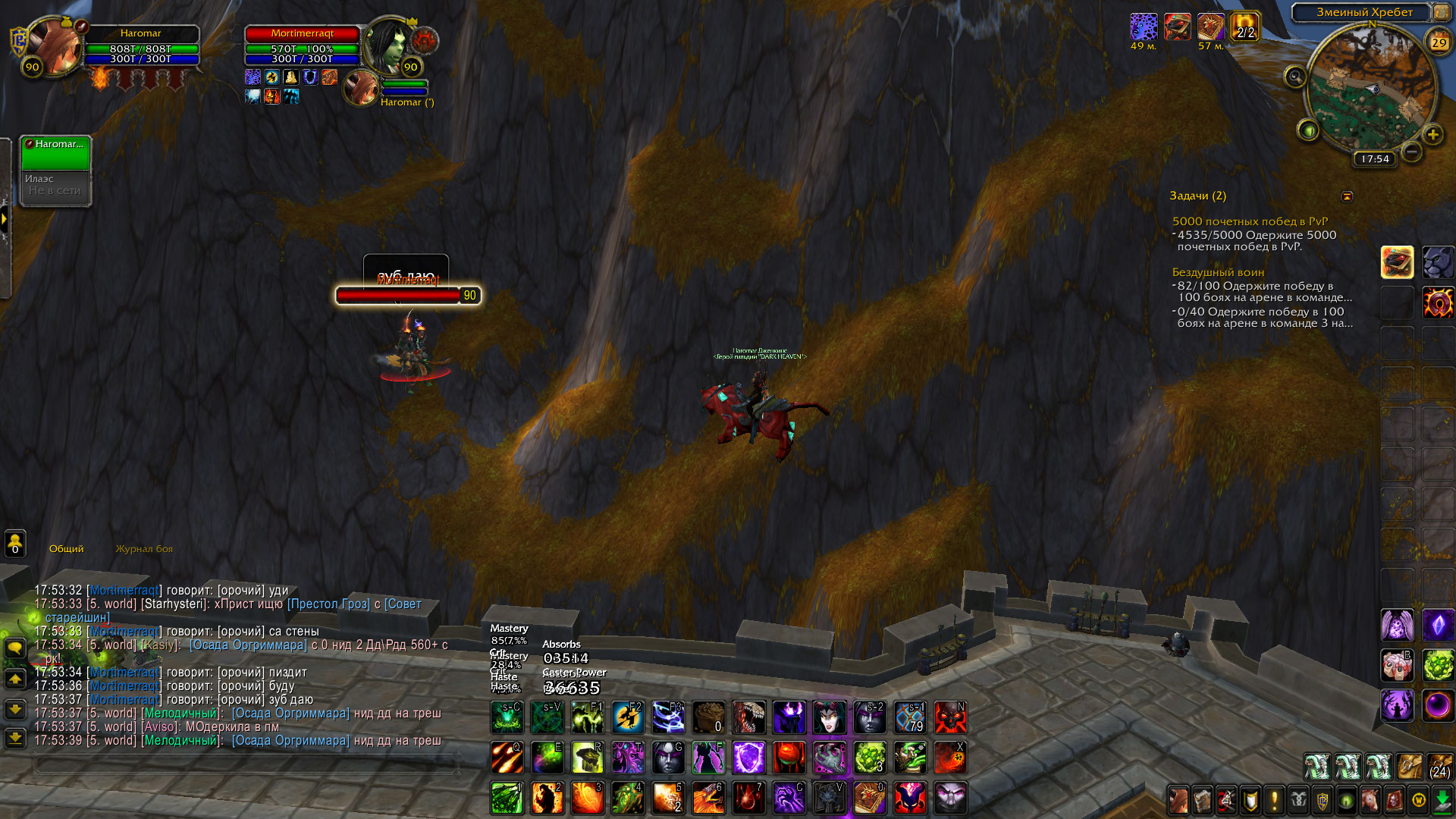This screenshot has height=819, width=1456.
Task: Activate the witch on broom ability F2
Action: tap(628, 717)
